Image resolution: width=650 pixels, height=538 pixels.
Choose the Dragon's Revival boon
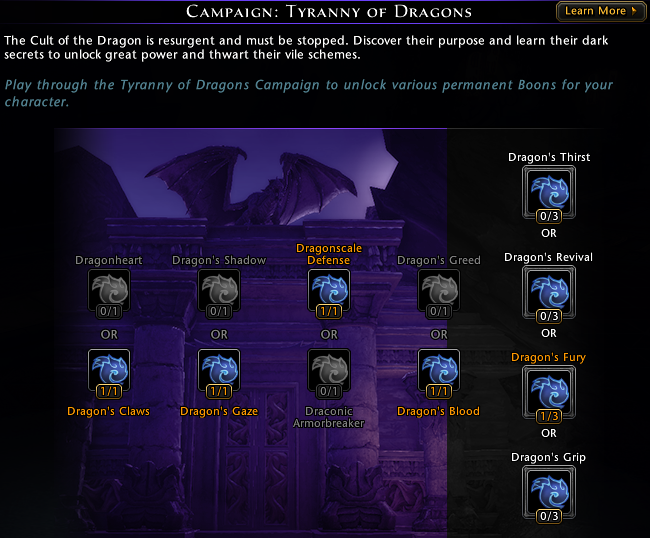[549, 291]
